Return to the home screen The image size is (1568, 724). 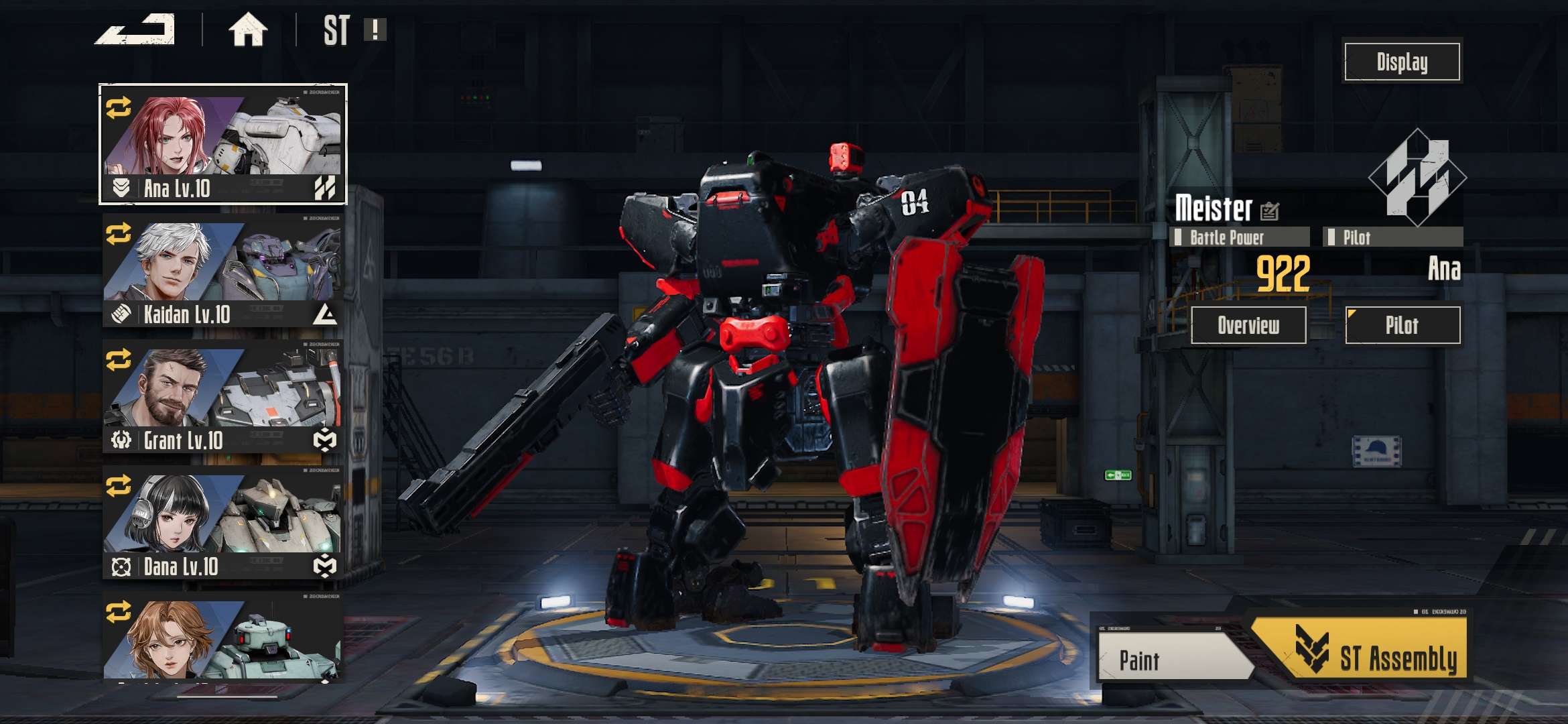coord(248,30)
